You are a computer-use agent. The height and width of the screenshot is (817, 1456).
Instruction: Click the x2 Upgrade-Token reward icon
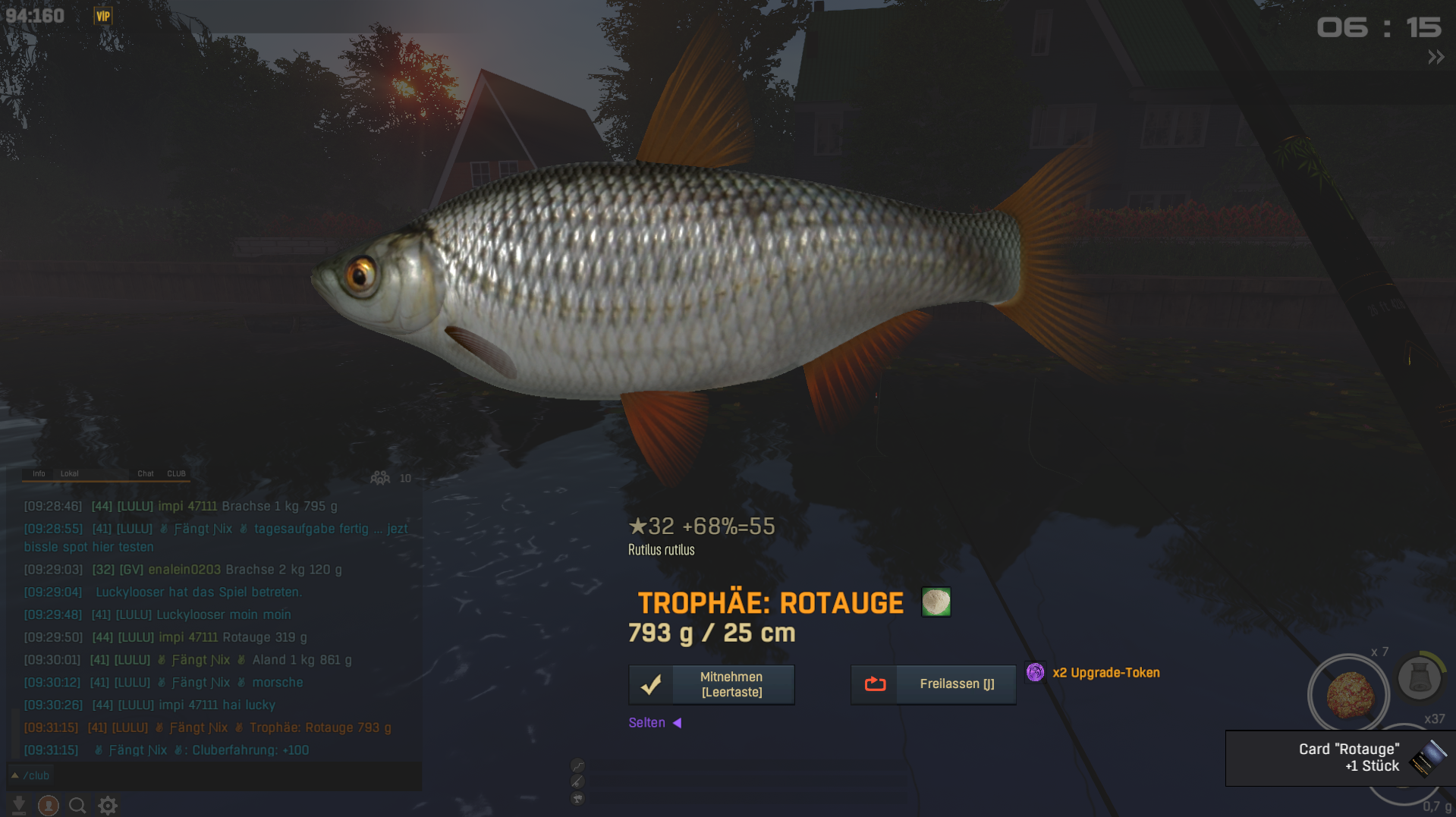click(x=1035, y=672)
